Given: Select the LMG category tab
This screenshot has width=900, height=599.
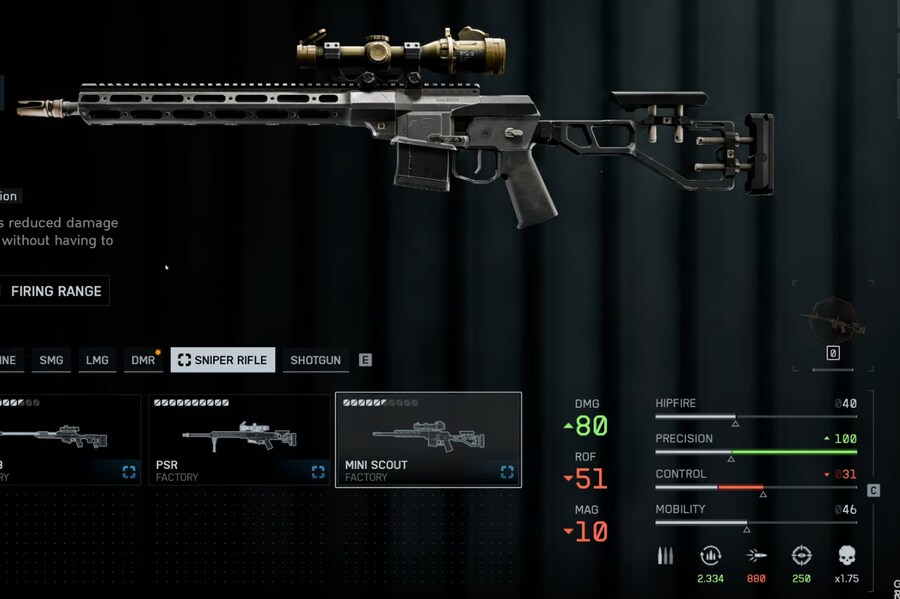Looking at the screenshot, I should pyautogui.click(x=97, y=360).
